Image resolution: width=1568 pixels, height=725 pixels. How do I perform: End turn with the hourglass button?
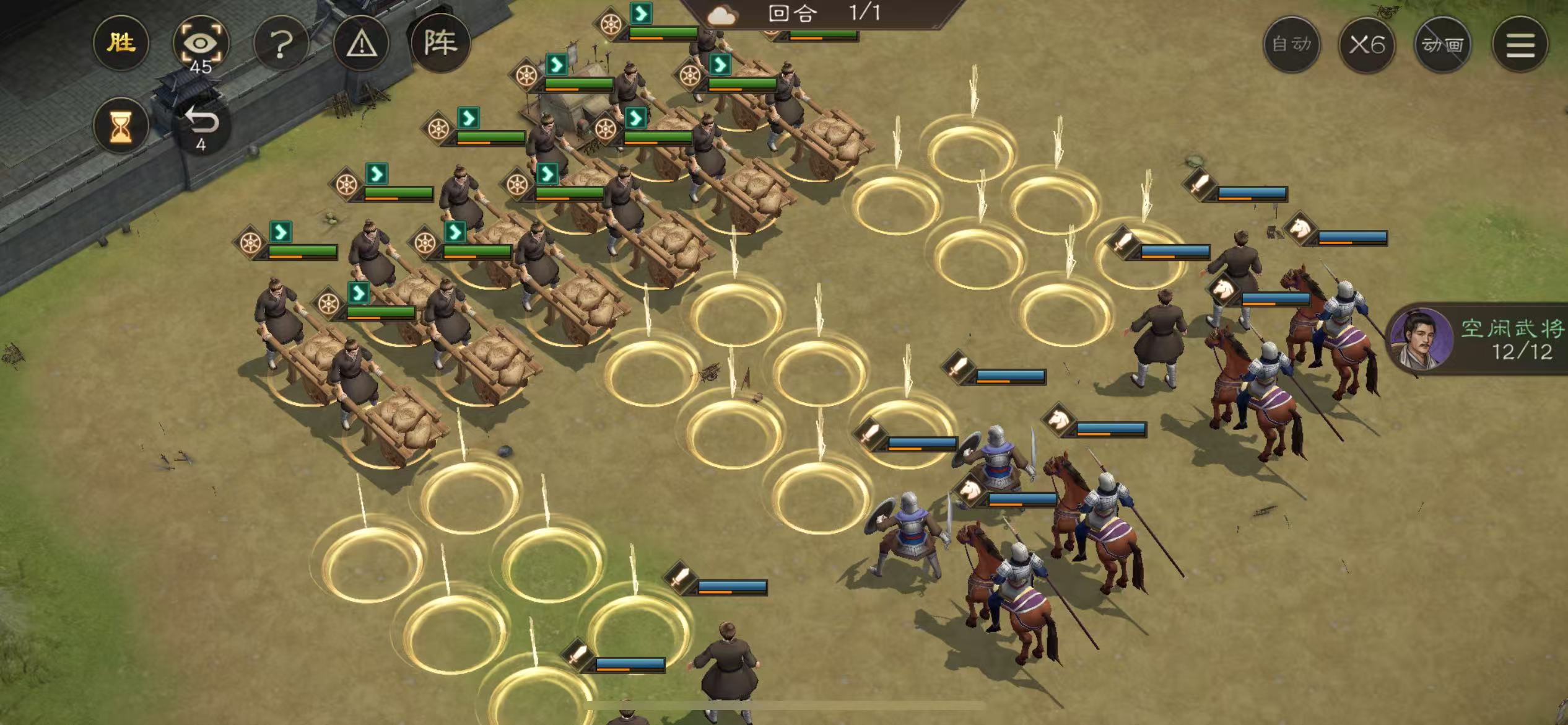pyautogui.click(x=121, y=126)
